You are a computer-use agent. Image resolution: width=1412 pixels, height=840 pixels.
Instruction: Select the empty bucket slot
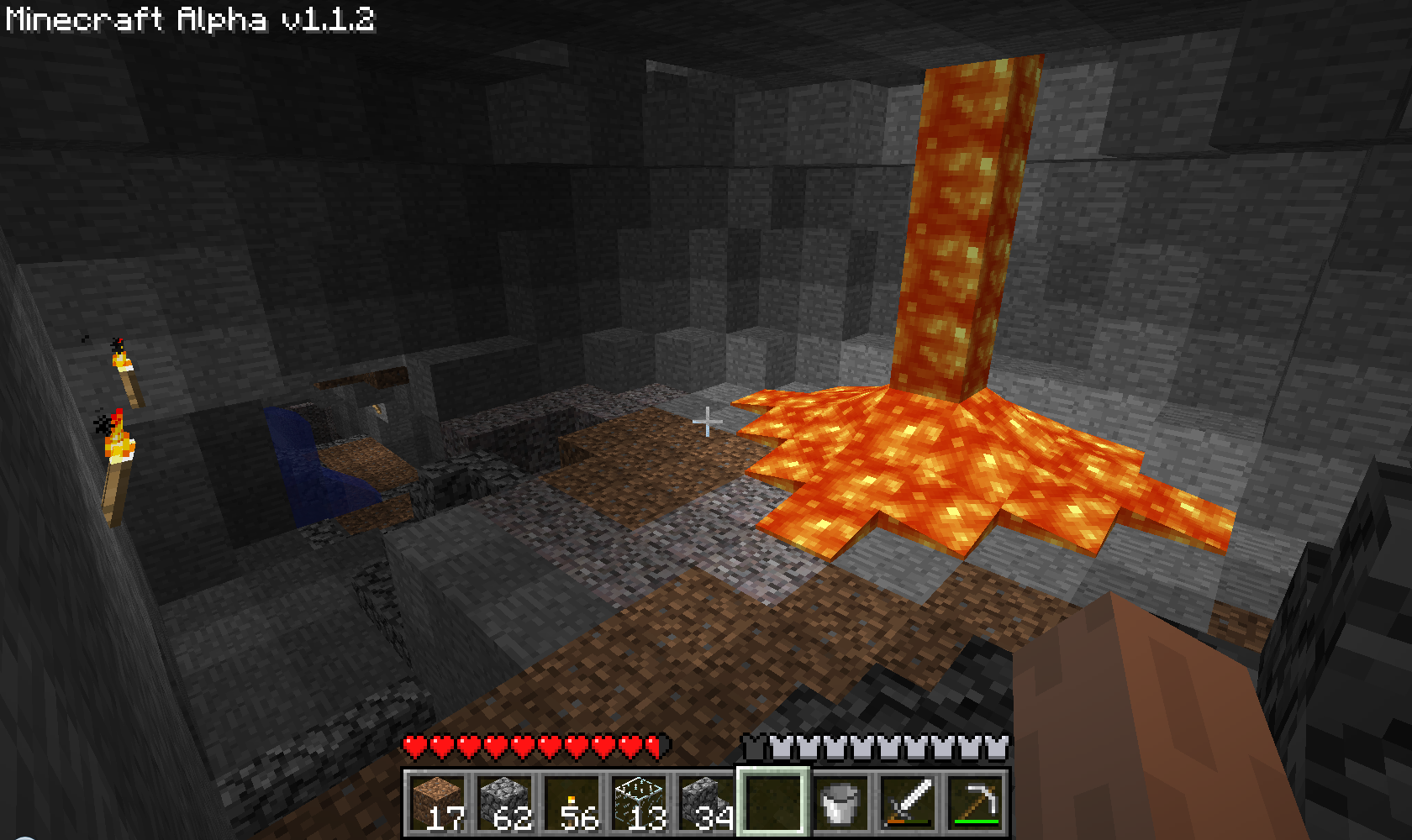coord(841,803)
